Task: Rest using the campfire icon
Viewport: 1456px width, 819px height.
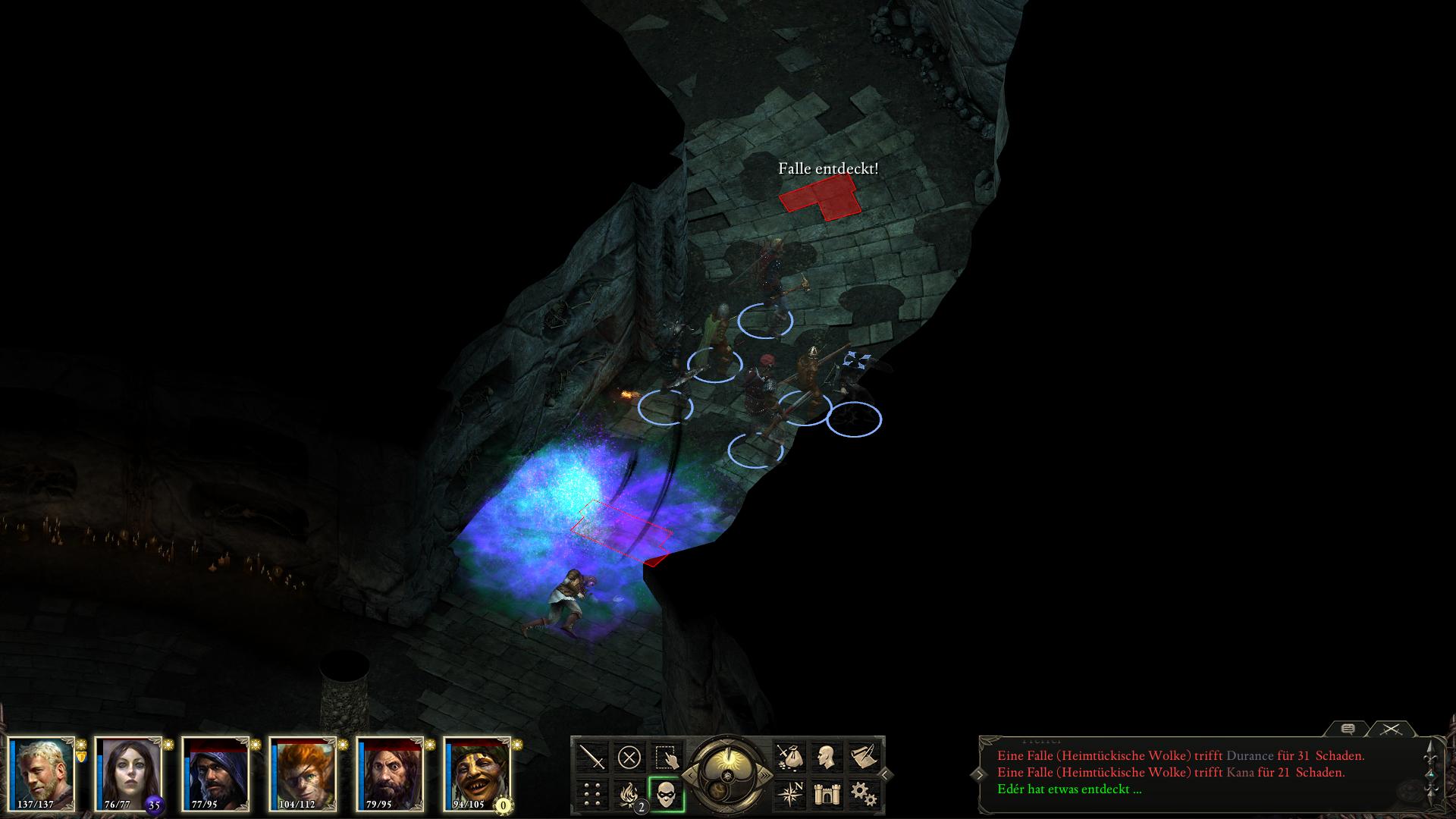Action: tap(629, 794)
